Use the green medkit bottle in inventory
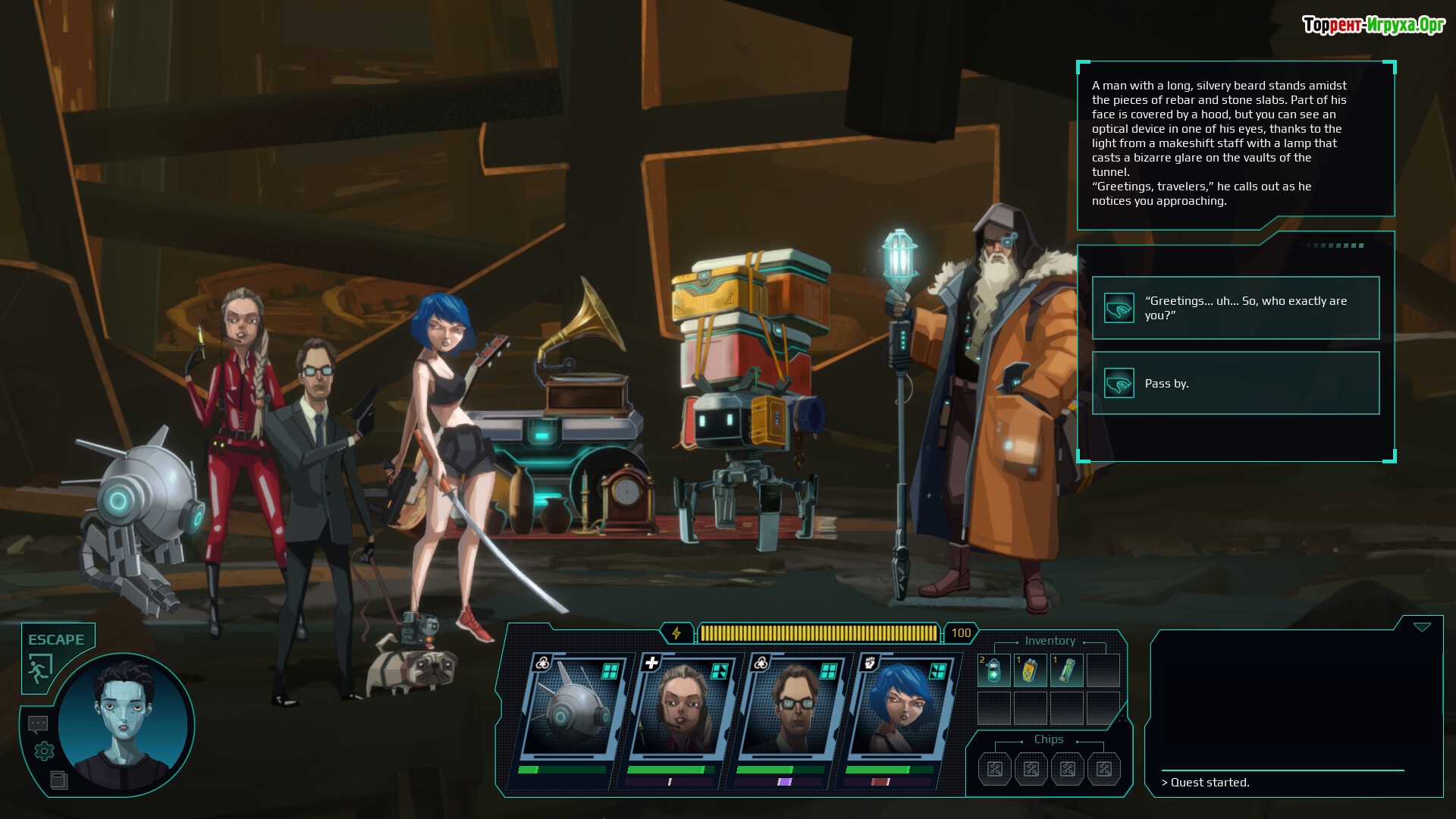1456x819 pixels. [x=993, y=670]
